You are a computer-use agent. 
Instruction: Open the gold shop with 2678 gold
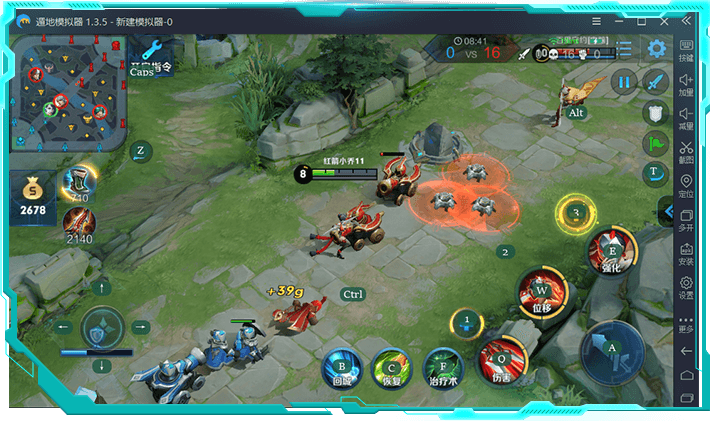pyautogui.click(x=32, y=197)
